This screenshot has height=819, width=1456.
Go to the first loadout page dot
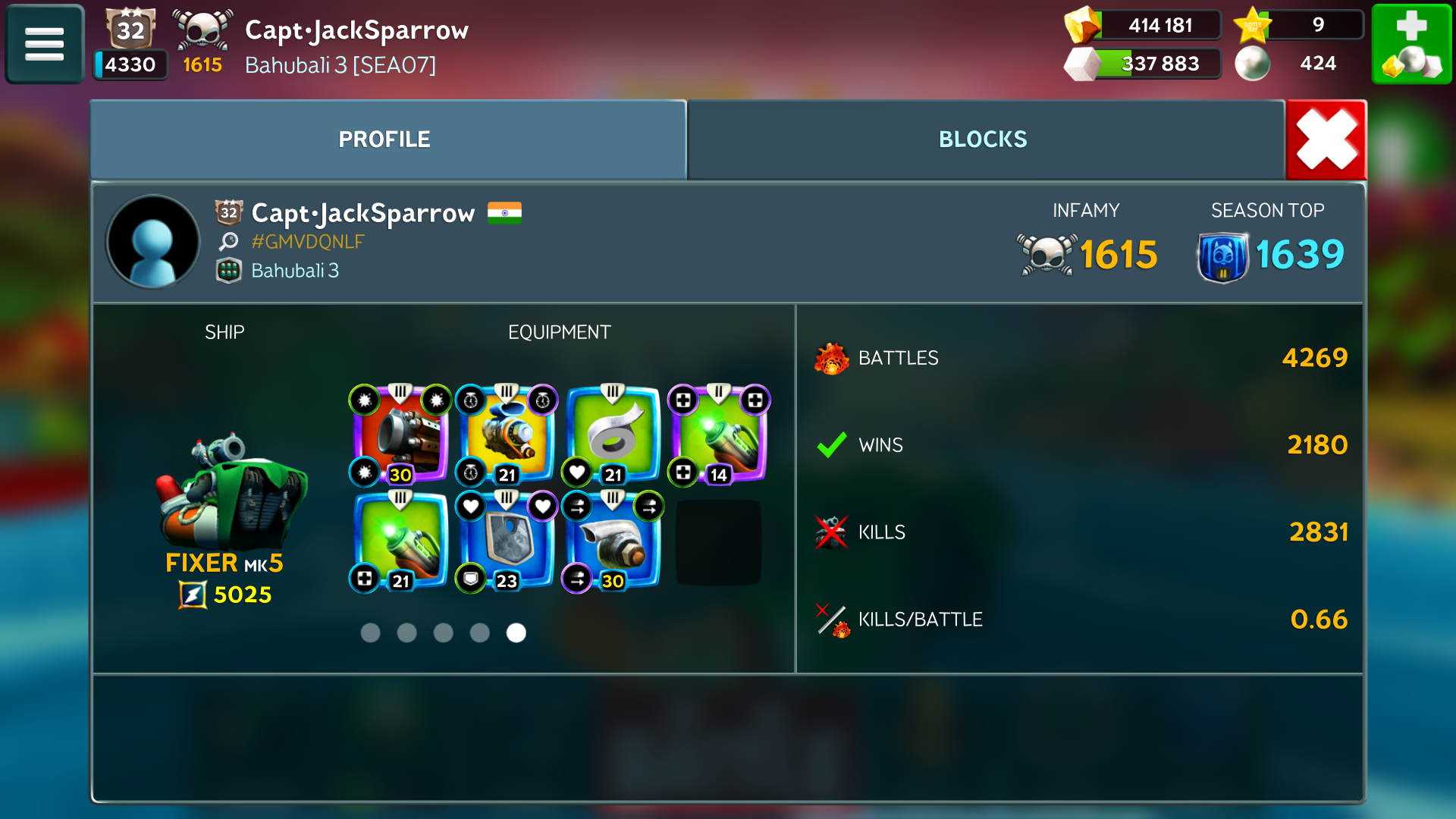click(371, 632)
